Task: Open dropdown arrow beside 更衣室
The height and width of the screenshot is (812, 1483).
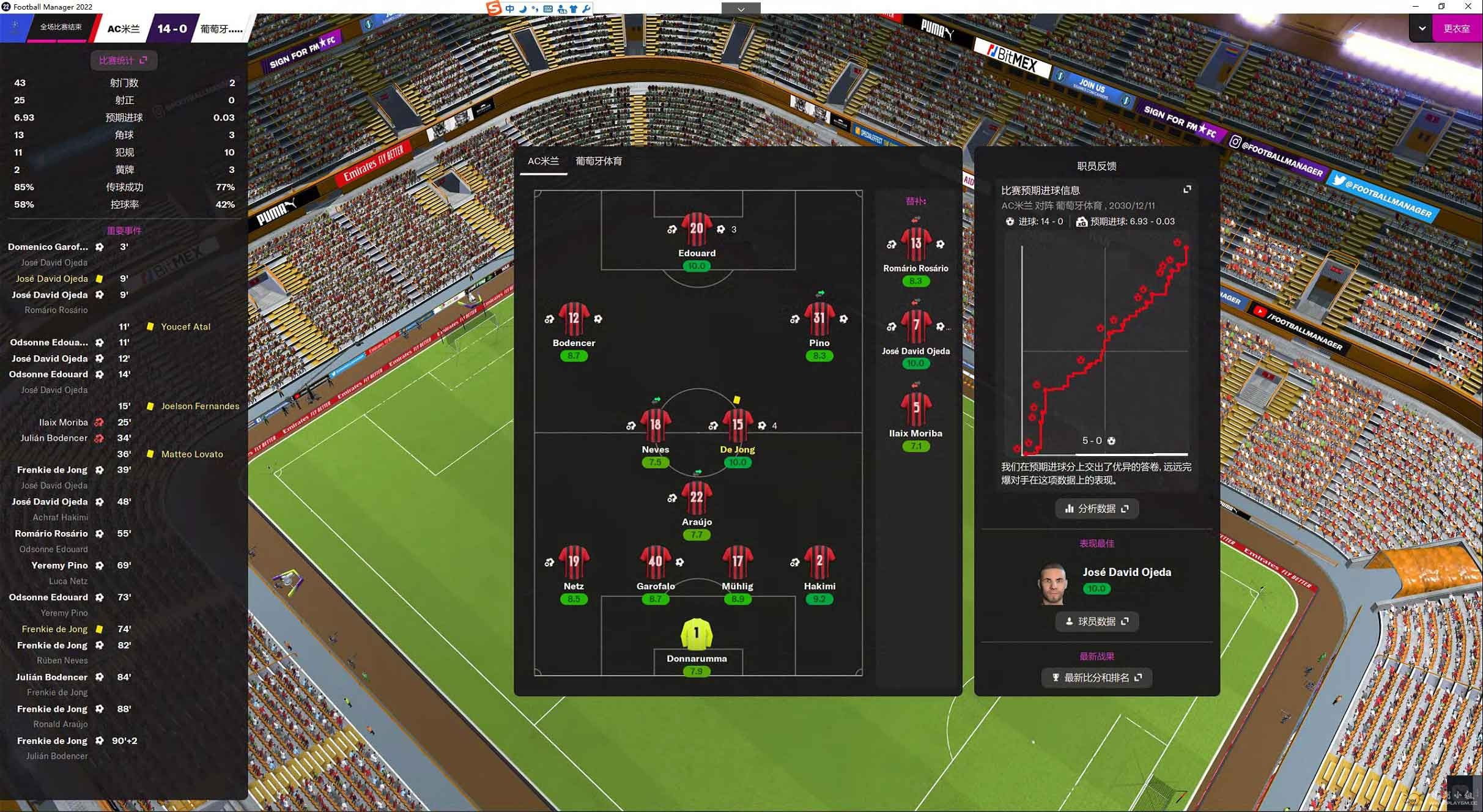Action: (x=1422, y=28)
